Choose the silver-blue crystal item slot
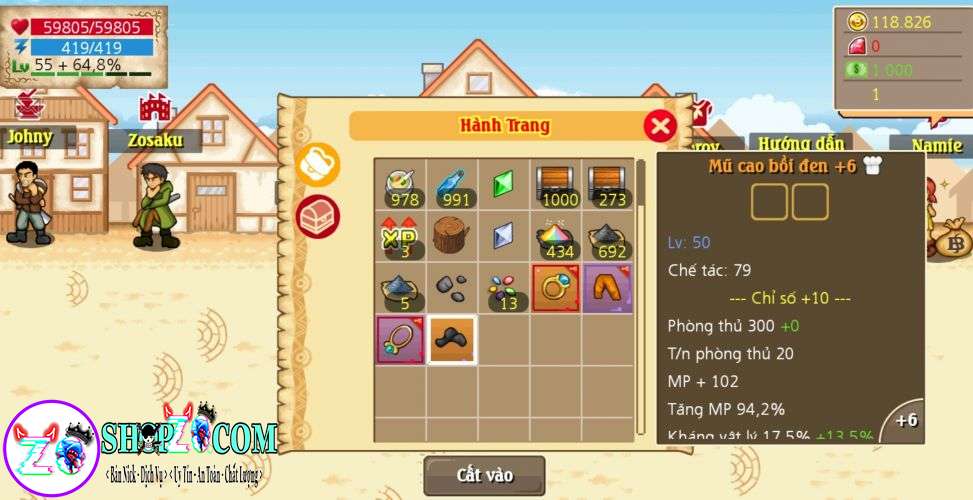The height and width of the screenshot is (500, 973). (504, 236)
